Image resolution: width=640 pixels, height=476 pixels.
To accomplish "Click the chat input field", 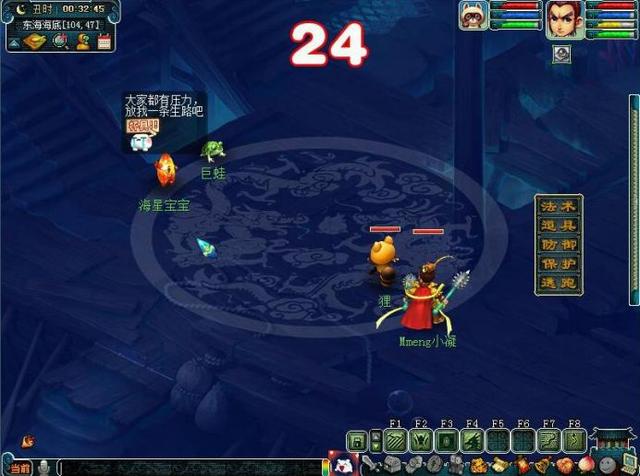I will click(190, 467).
